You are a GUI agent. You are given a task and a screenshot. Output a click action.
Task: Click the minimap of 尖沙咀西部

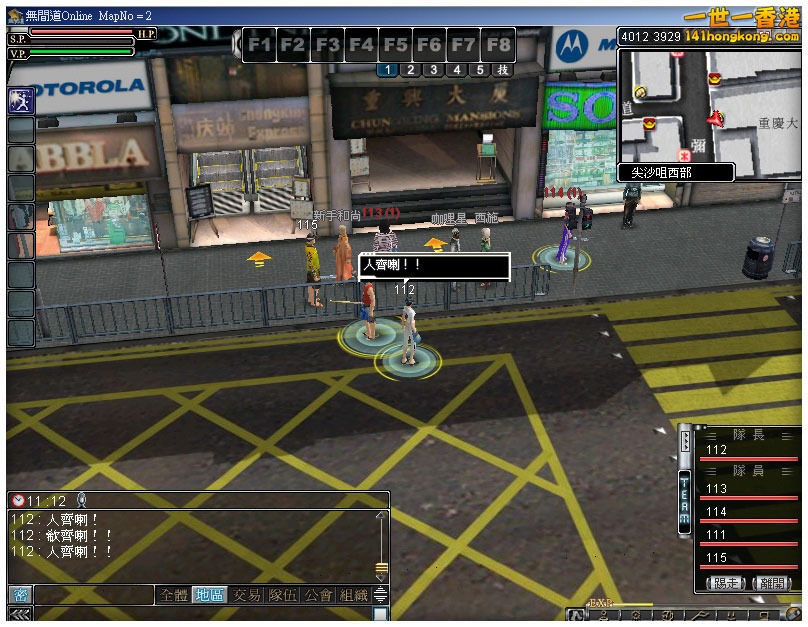click(x=708, y=105)
